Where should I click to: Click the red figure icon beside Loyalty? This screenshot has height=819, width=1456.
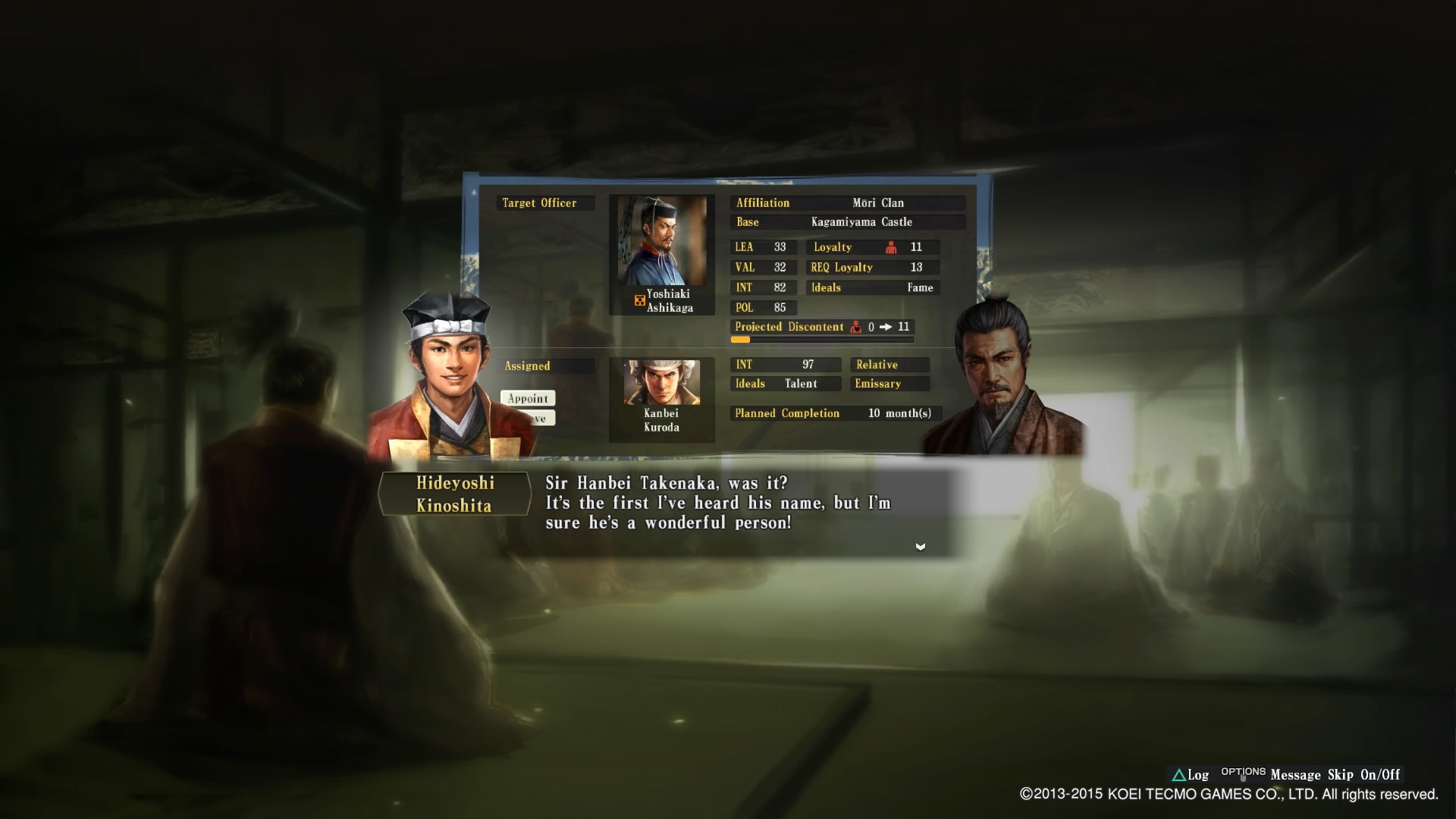pyautogui.click(x=890, y=246)
